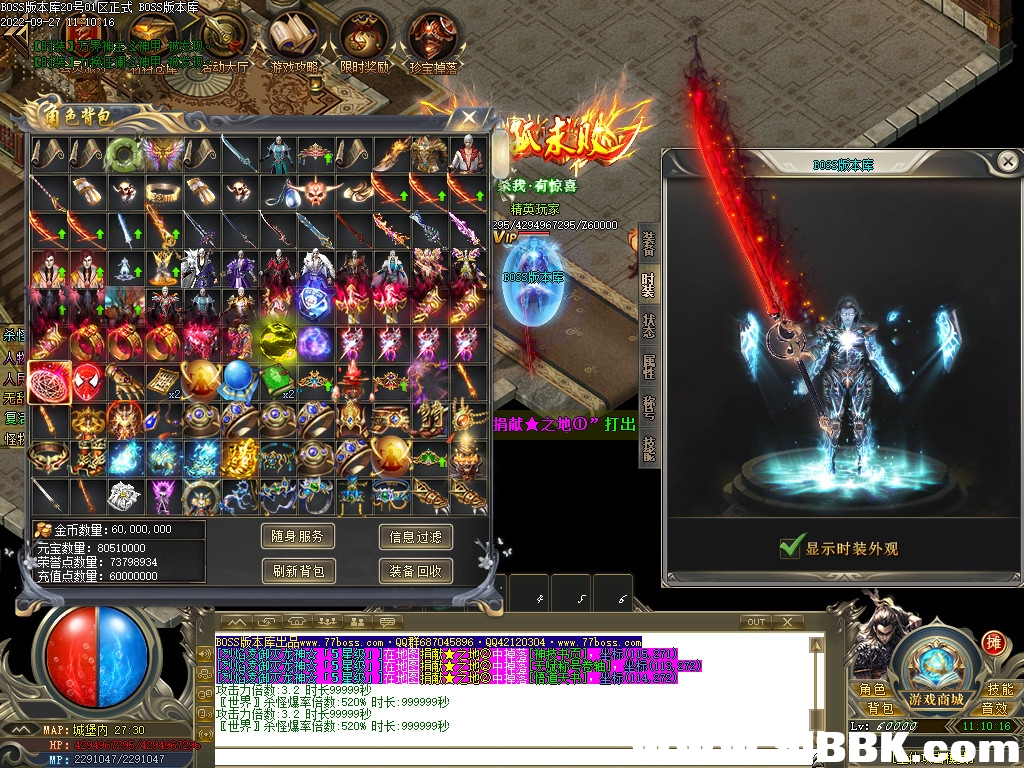Open 随身服务 portable services
Image resolution: width=1024 pixels, height=768 pixels.
298,537
